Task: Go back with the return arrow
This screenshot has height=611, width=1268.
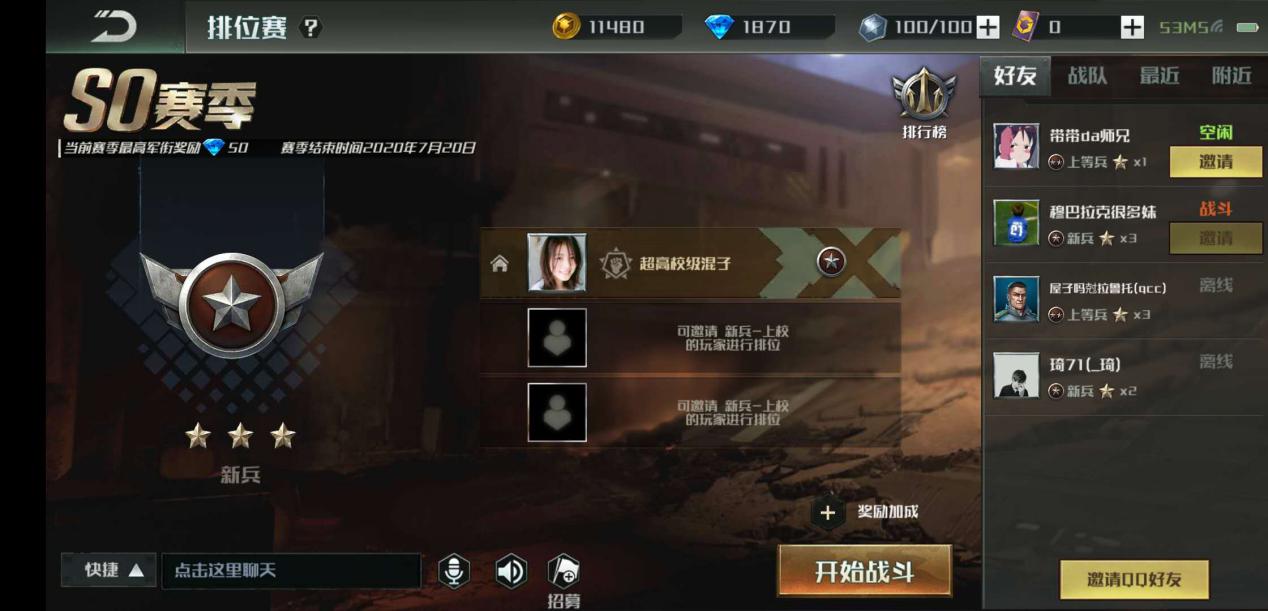Action: point(114,27)
